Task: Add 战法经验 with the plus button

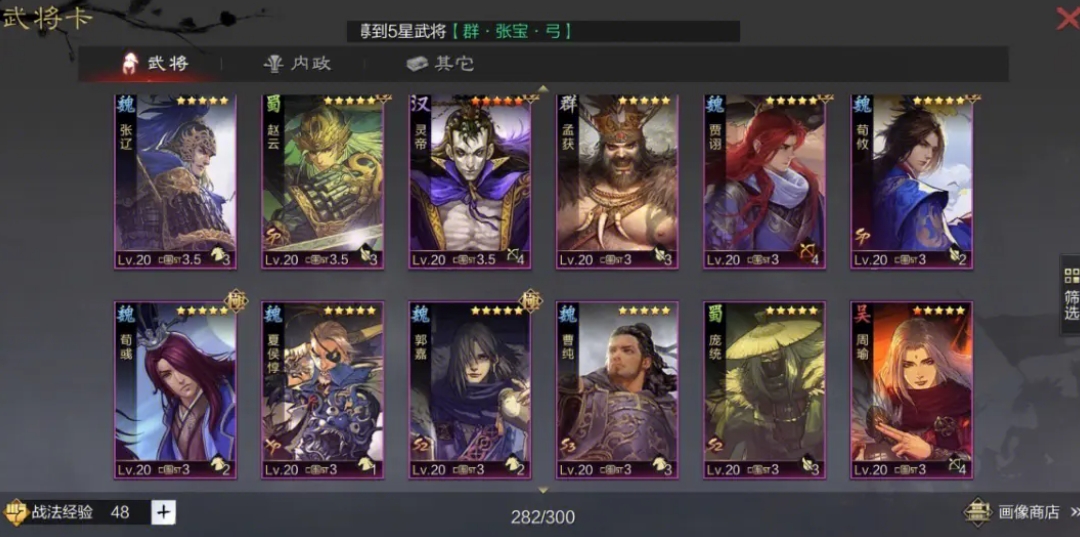Action: point(164,512)
